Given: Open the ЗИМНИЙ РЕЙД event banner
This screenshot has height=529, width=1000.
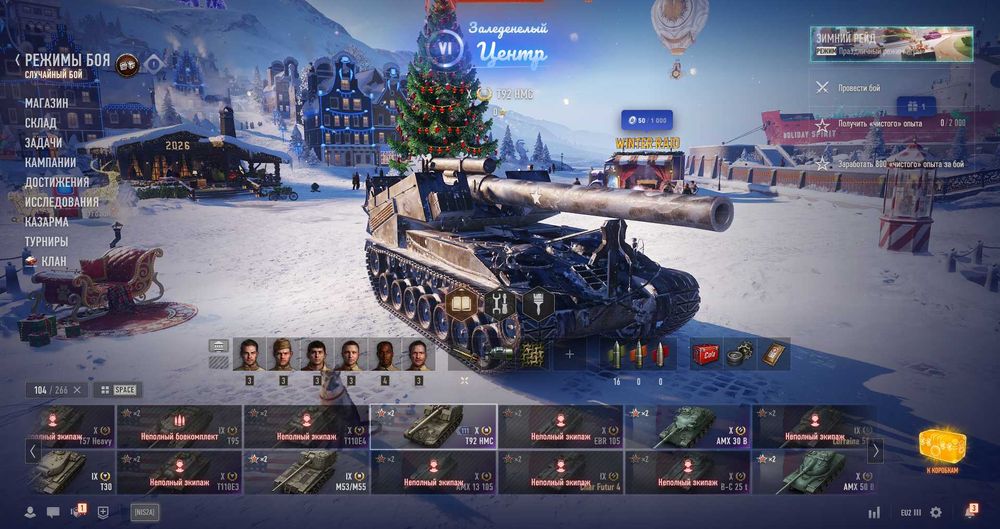Looking at the screenshot, I should 891,44.
